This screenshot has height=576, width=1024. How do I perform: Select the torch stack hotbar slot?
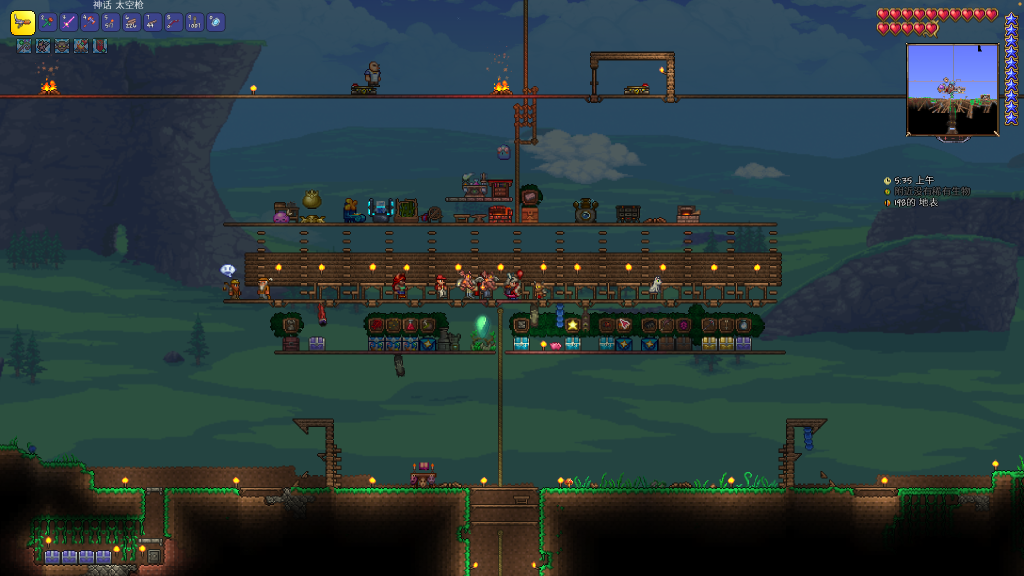click(x=111, y=22)
